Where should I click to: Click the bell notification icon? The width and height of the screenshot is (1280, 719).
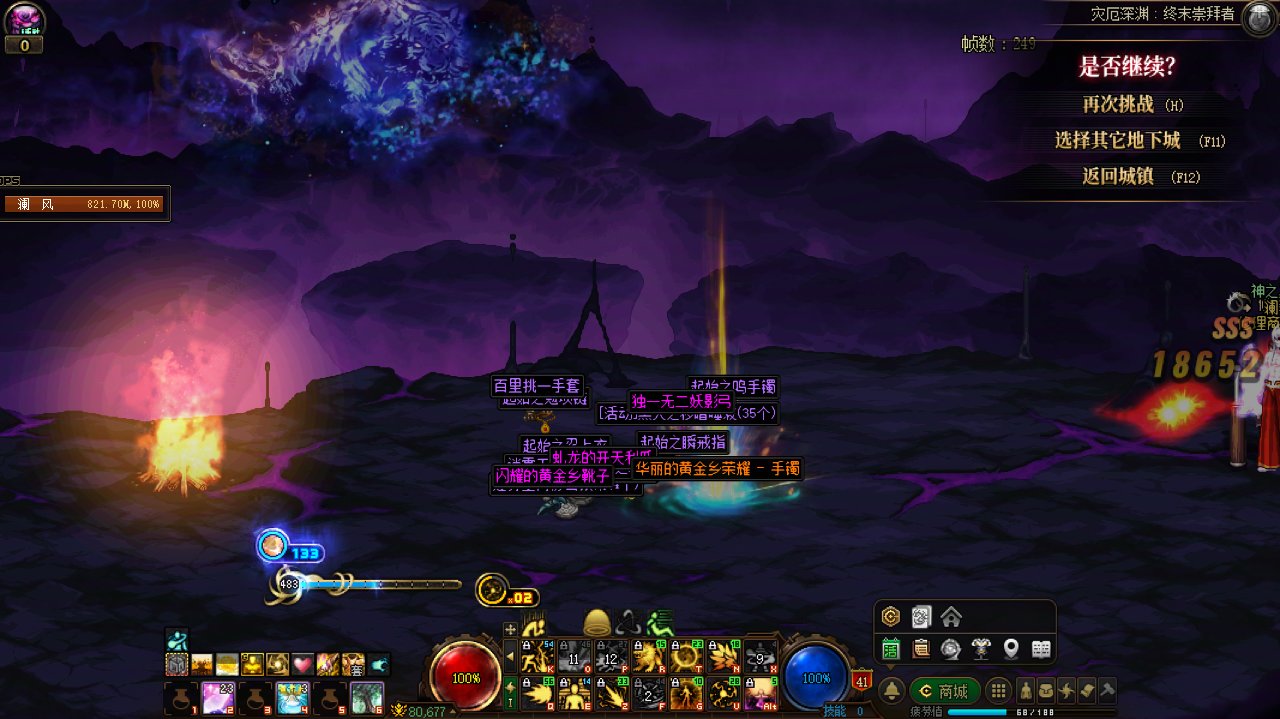[892, 691]
